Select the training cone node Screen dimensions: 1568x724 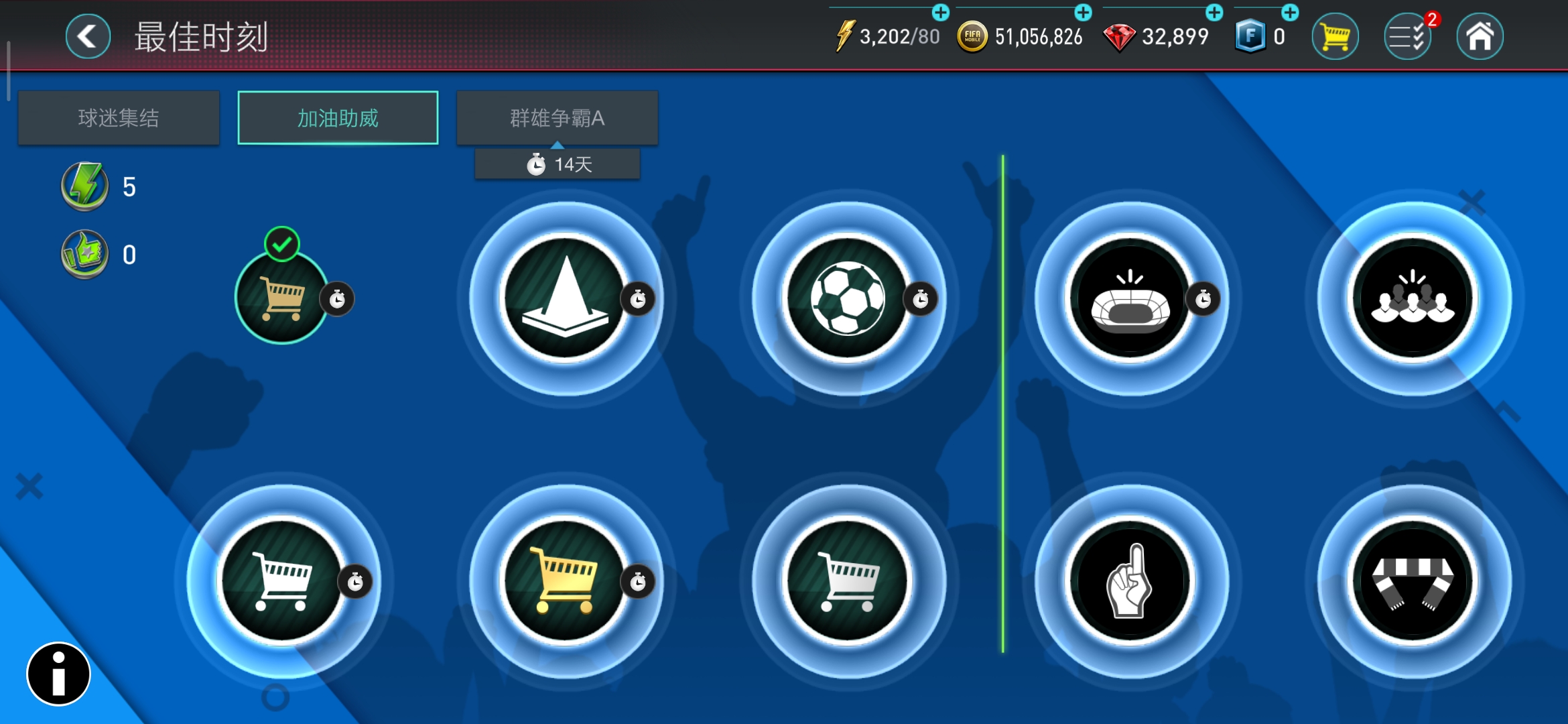tap(566, 298)
